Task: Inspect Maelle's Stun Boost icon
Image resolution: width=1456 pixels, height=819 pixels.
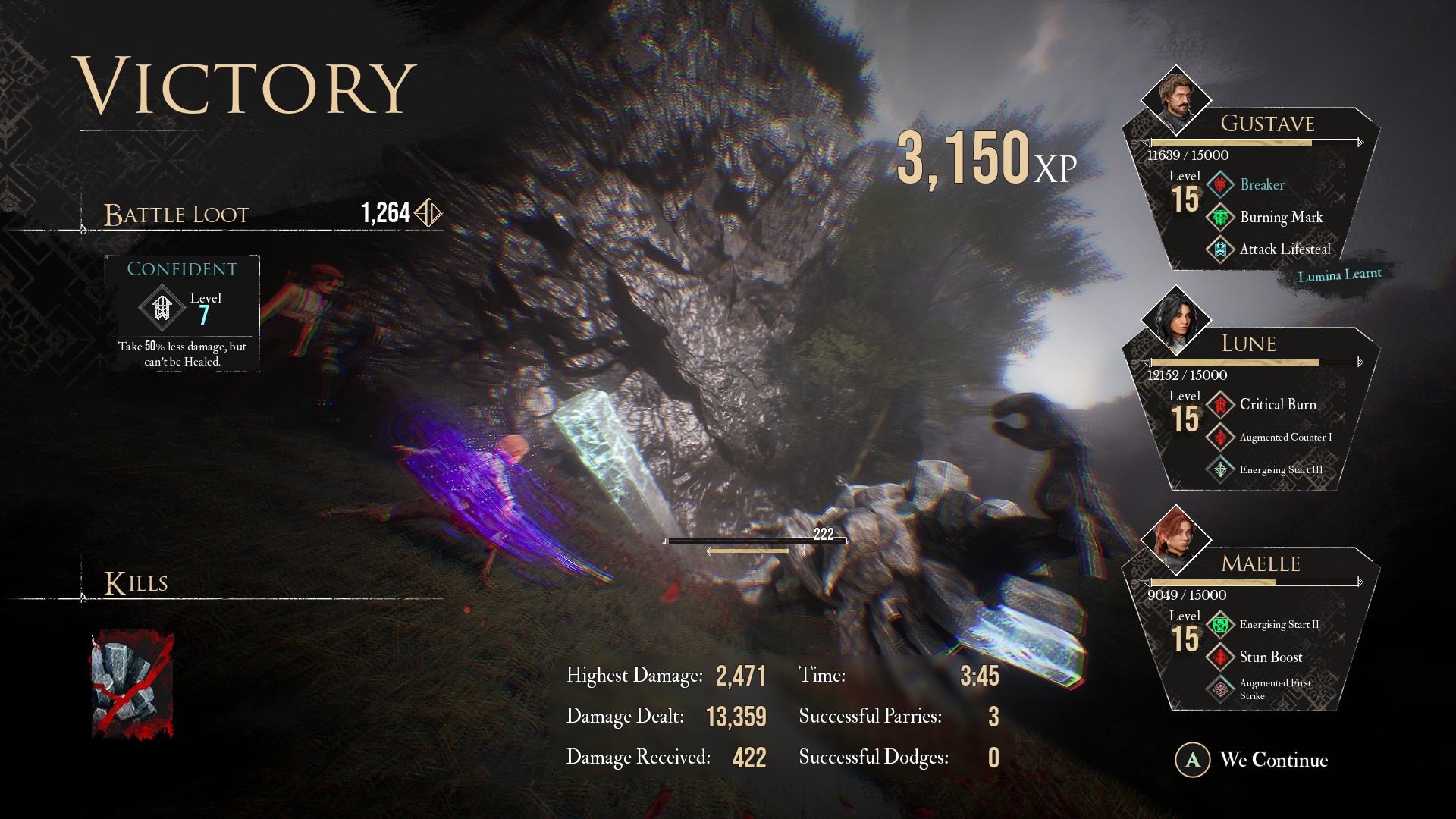Action: (x=1220, y=657)
